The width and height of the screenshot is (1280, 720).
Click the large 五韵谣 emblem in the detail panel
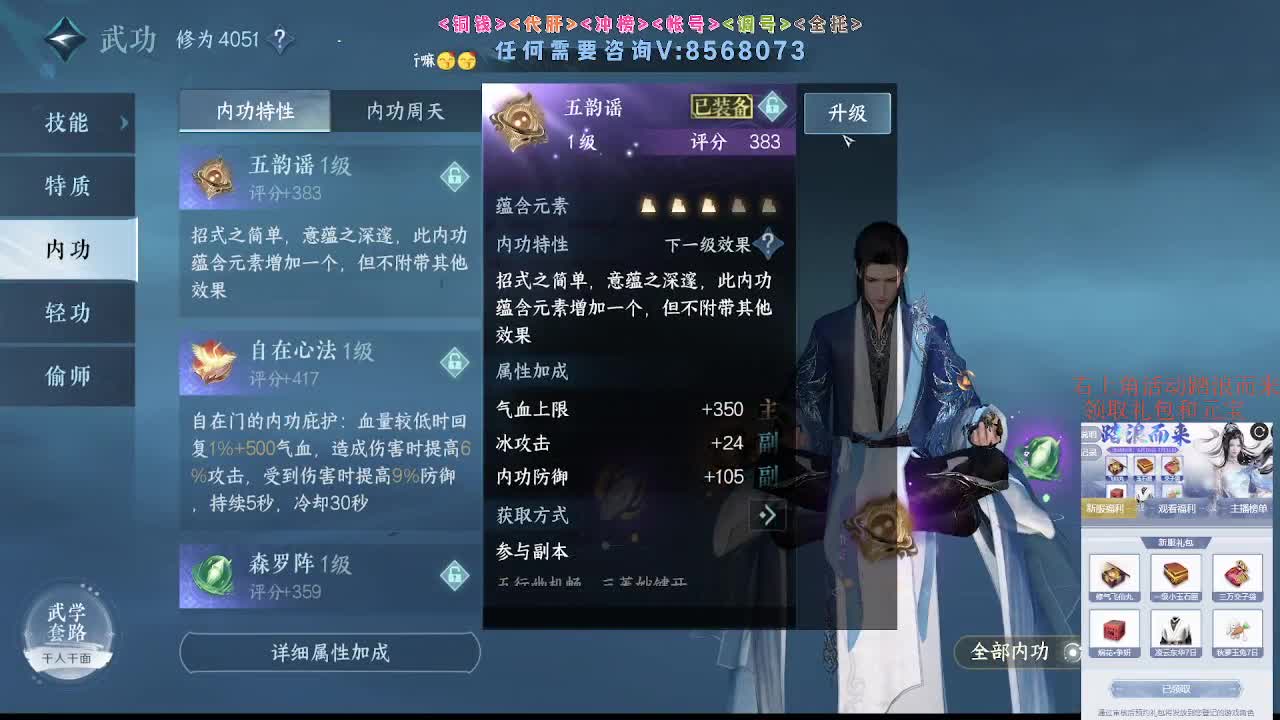point(516,122)
